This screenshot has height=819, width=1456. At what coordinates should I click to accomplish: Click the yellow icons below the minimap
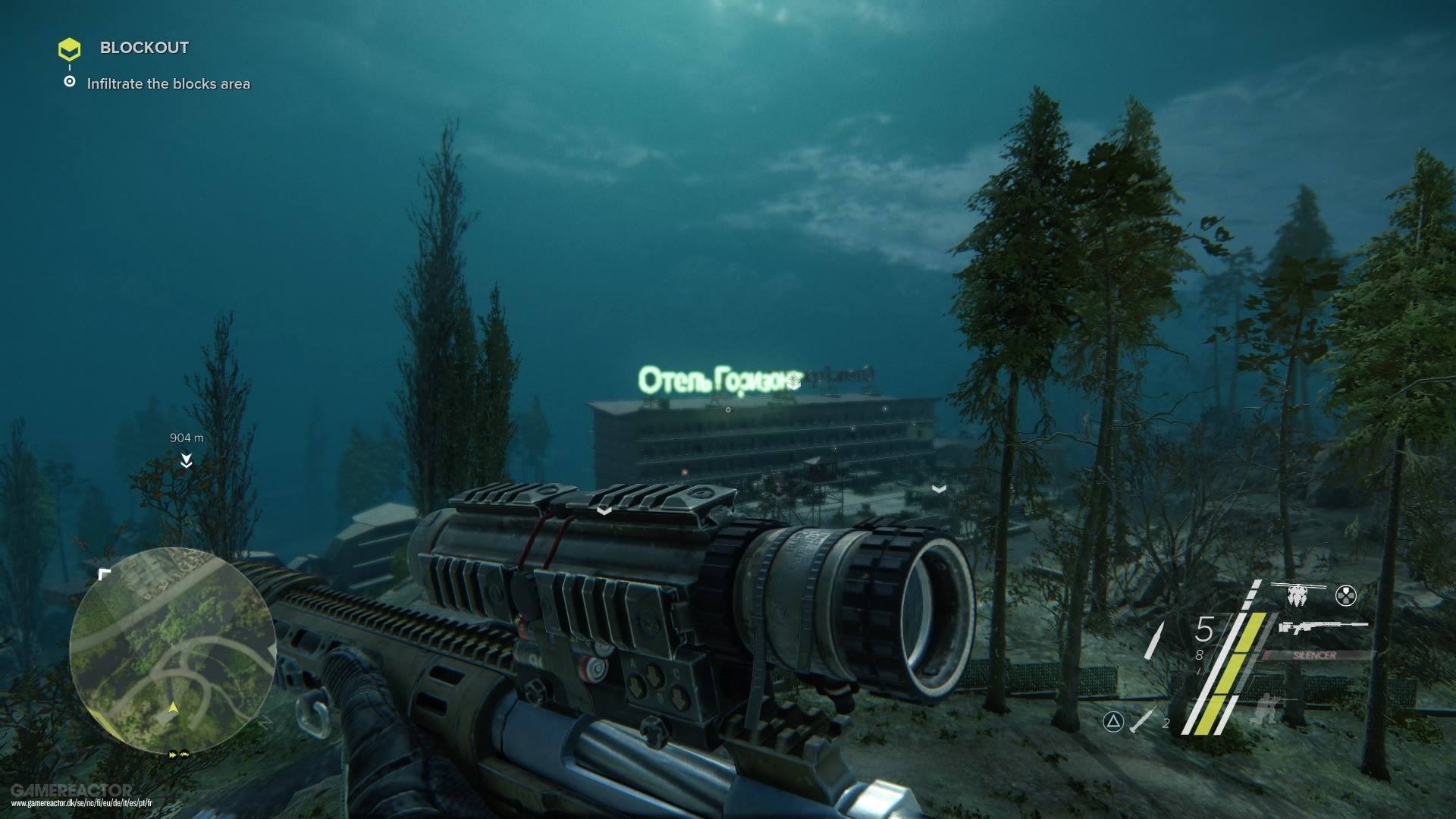pyautogui.click(x=179, y=755)
